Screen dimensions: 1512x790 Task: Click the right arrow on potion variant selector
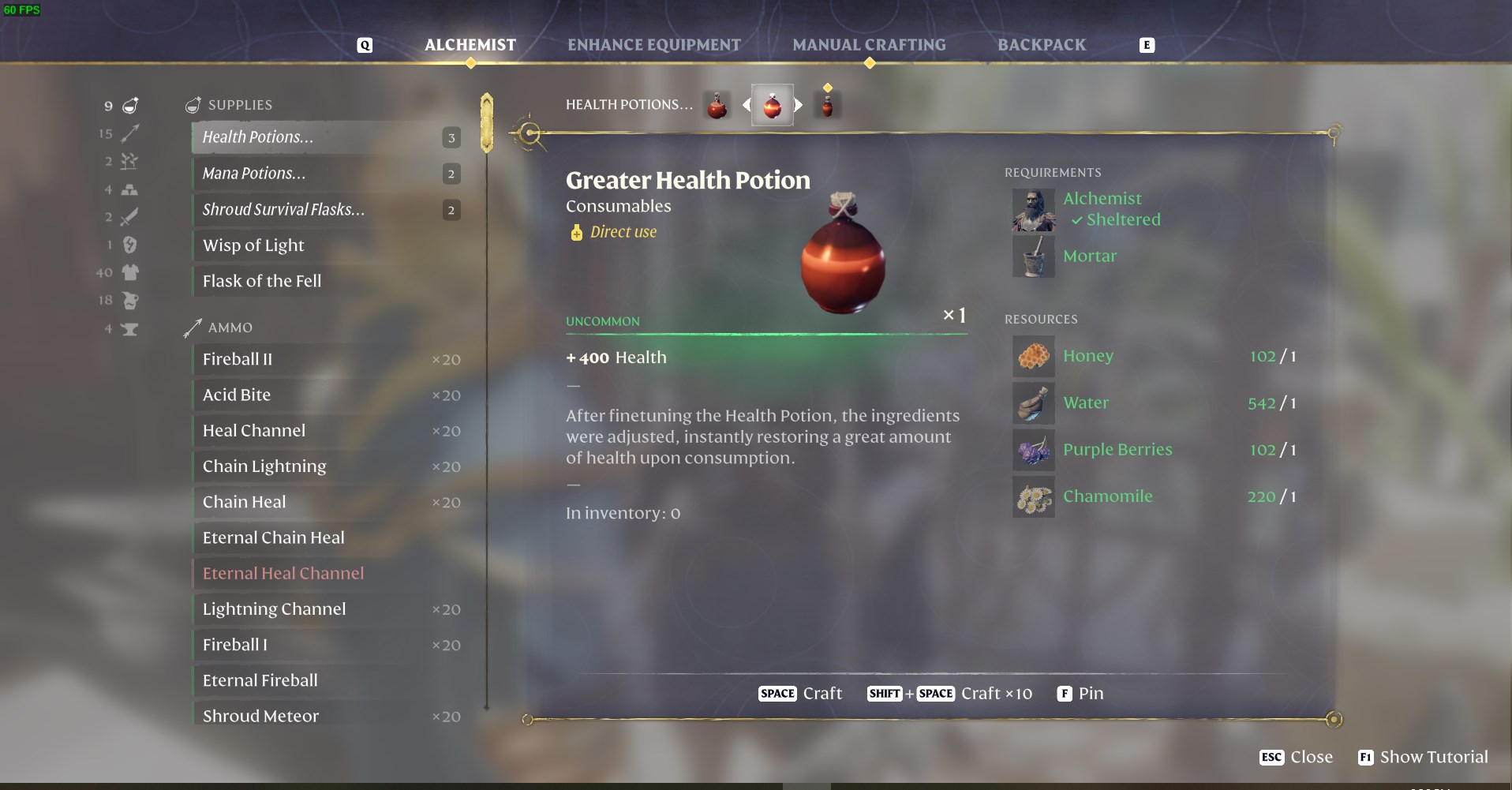pyautogui.click(x=799, y=103)
